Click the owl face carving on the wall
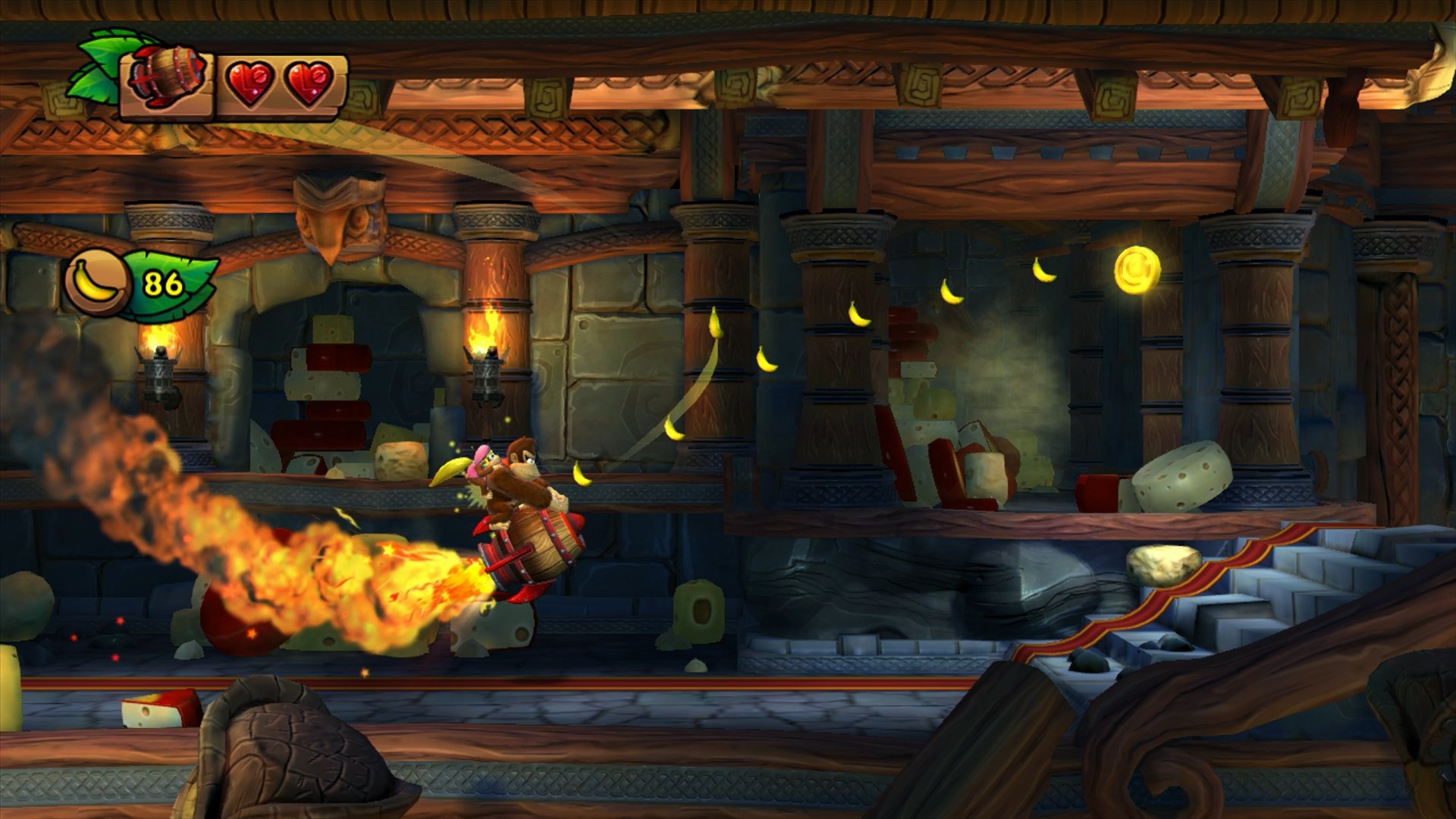Viewport: 1456px width, 819px height. point(336,220)
